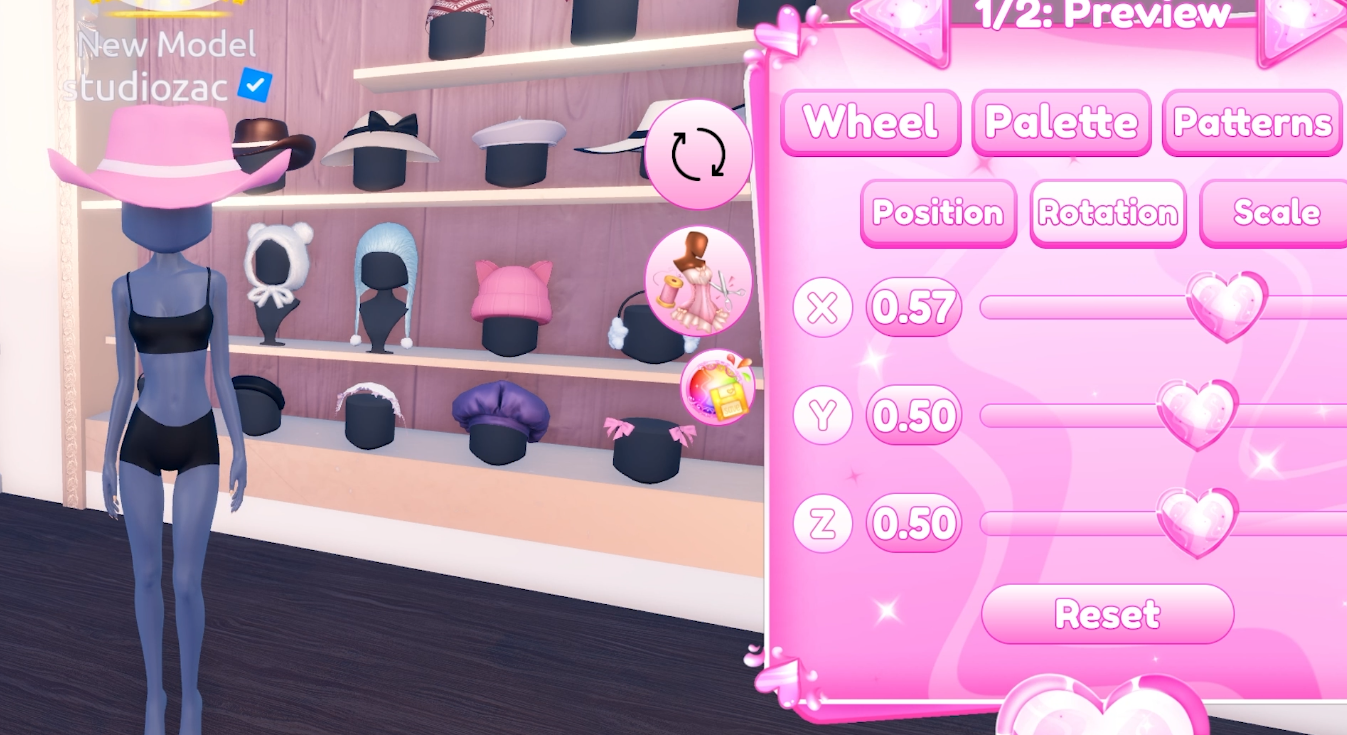Click the circular rotate icon
Viewport: 1347px width, 735px height.
tap(698, 153)
